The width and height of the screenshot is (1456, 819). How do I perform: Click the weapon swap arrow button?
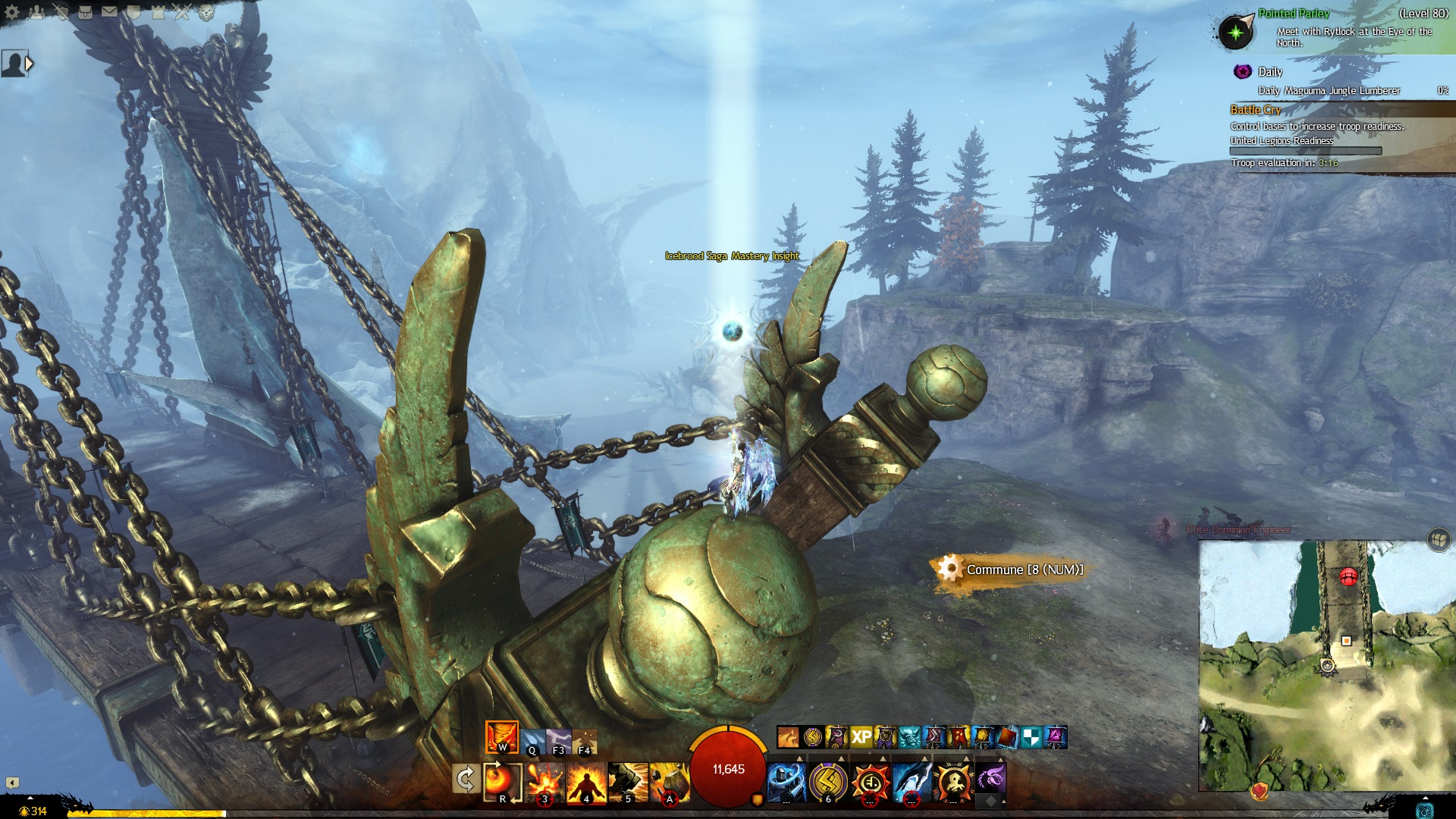pyautogui.click(x=465, y=779)
